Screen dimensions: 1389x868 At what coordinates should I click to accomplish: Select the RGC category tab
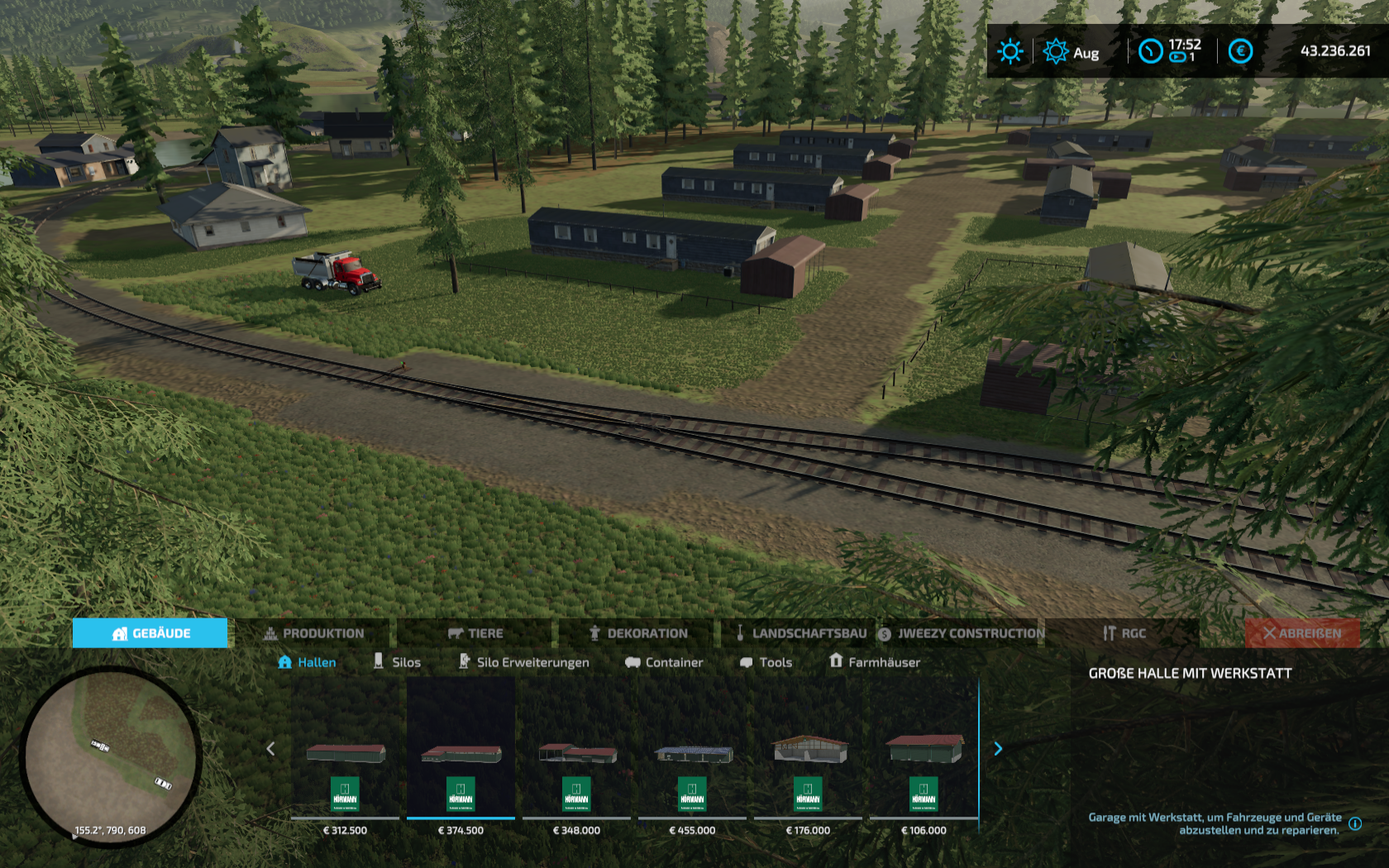1124,633
